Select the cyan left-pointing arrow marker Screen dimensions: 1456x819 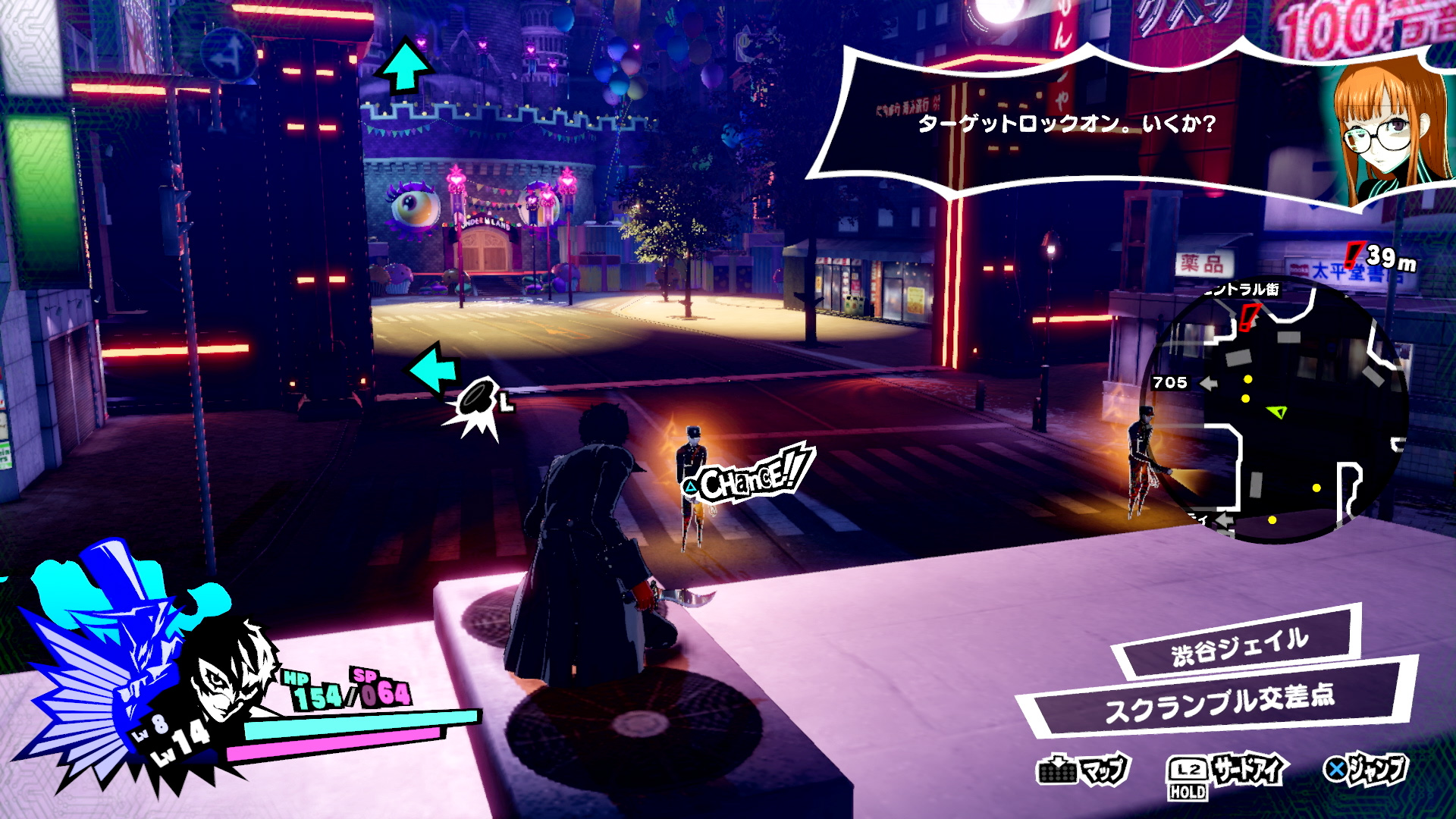[x=434, y=368]
